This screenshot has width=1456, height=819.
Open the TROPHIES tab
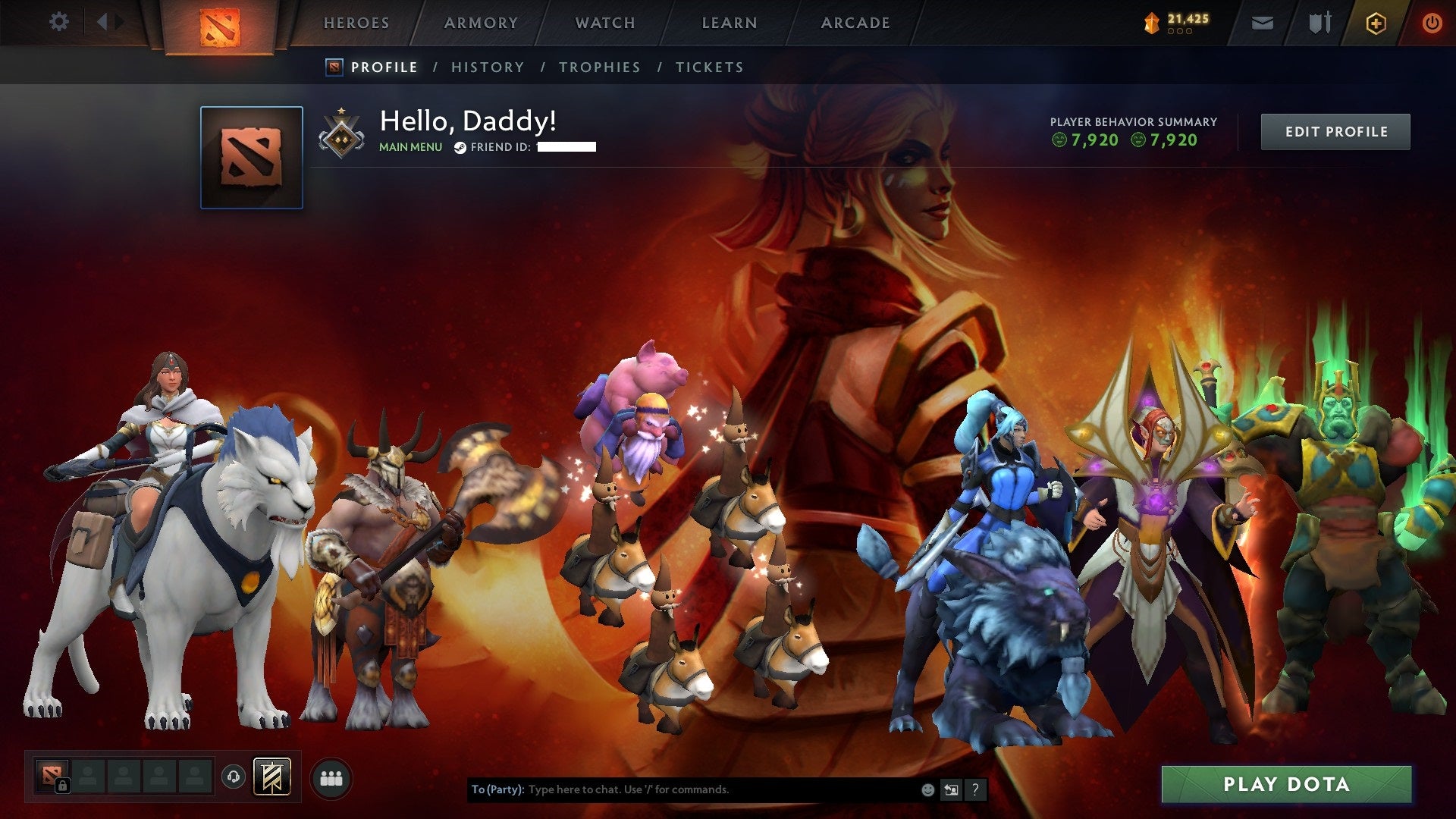(599, 67)
